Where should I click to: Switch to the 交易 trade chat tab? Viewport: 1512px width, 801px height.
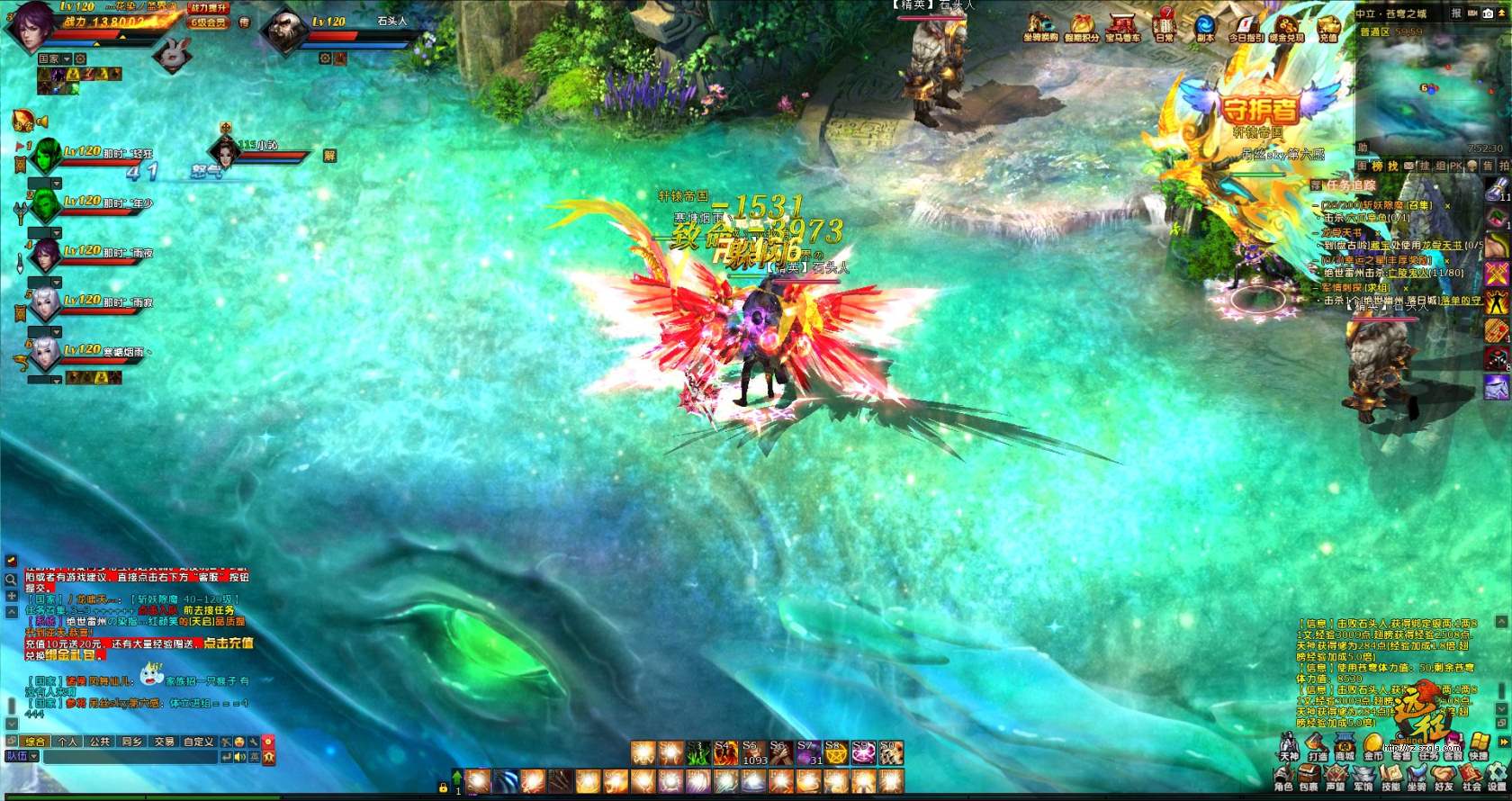[164, 742]
